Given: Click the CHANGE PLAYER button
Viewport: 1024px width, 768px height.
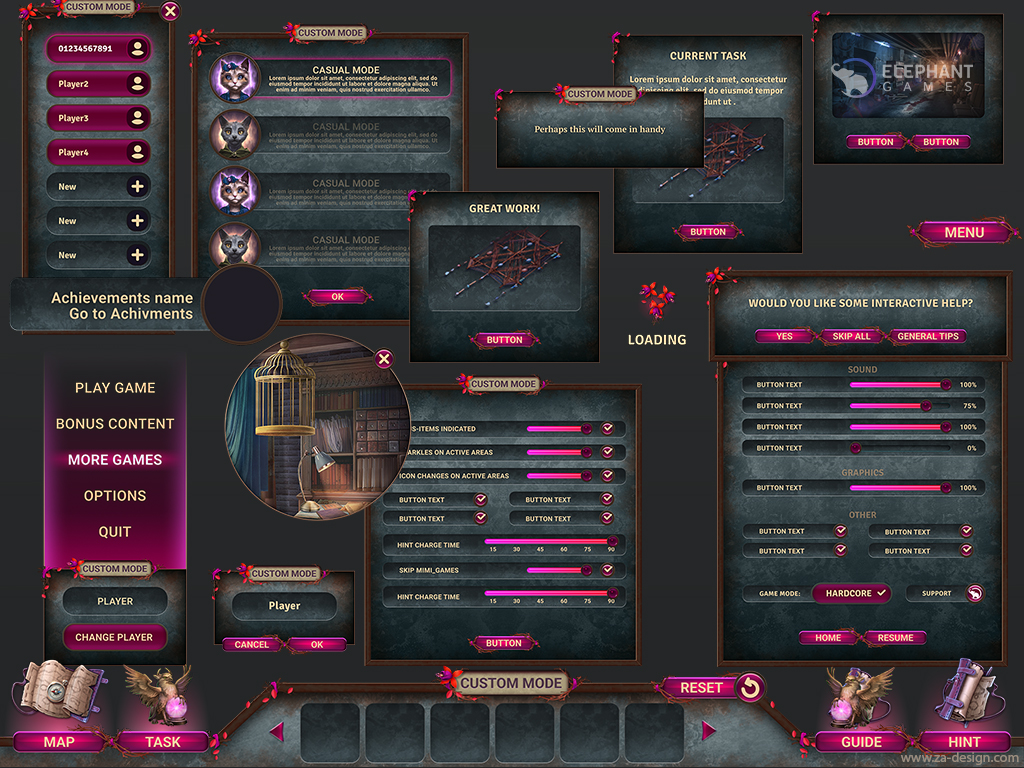Looking at the screenshot, I should point(114,637).
